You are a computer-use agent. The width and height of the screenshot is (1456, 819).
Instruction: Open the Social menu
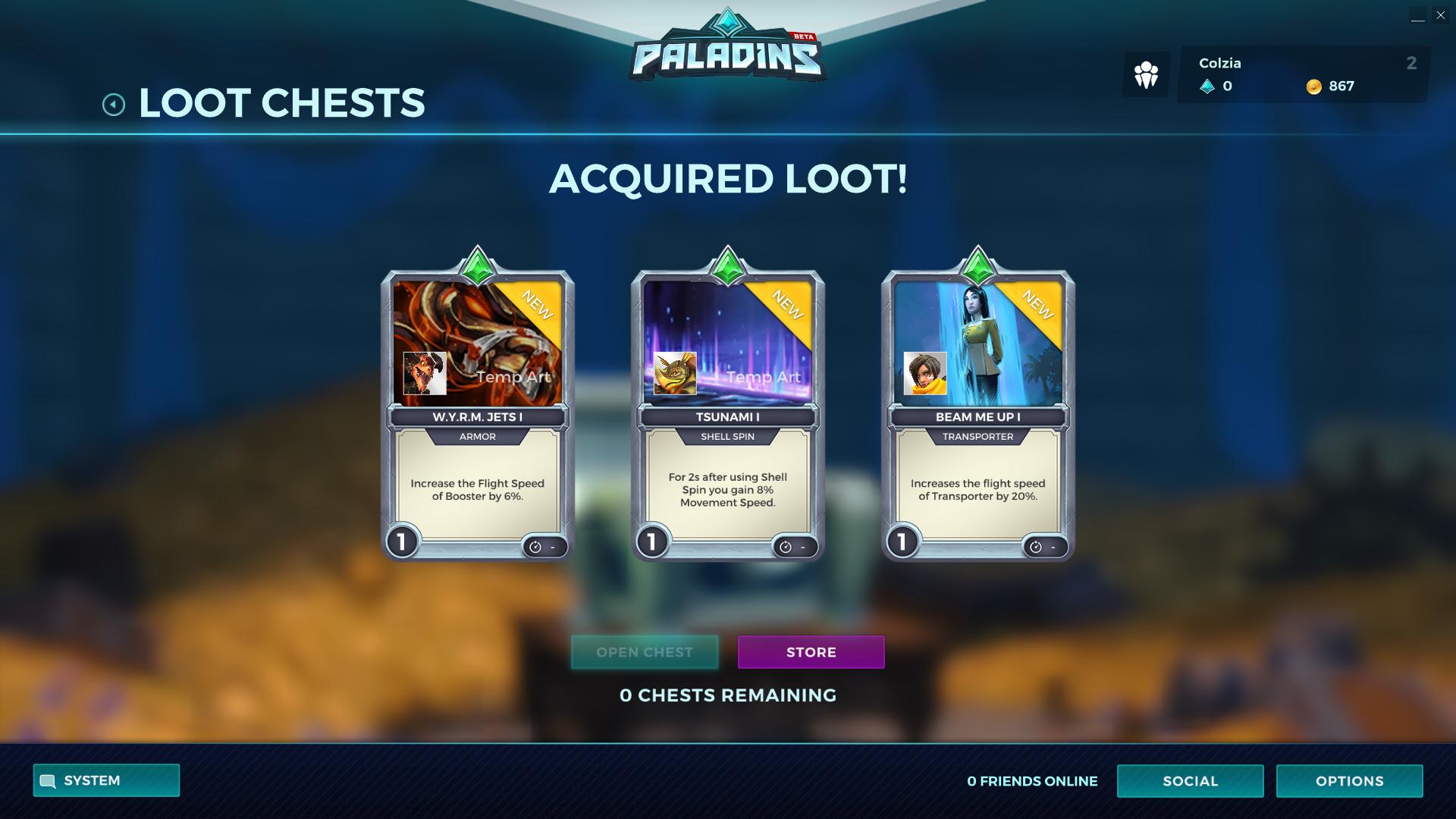tap(1190, 781)
